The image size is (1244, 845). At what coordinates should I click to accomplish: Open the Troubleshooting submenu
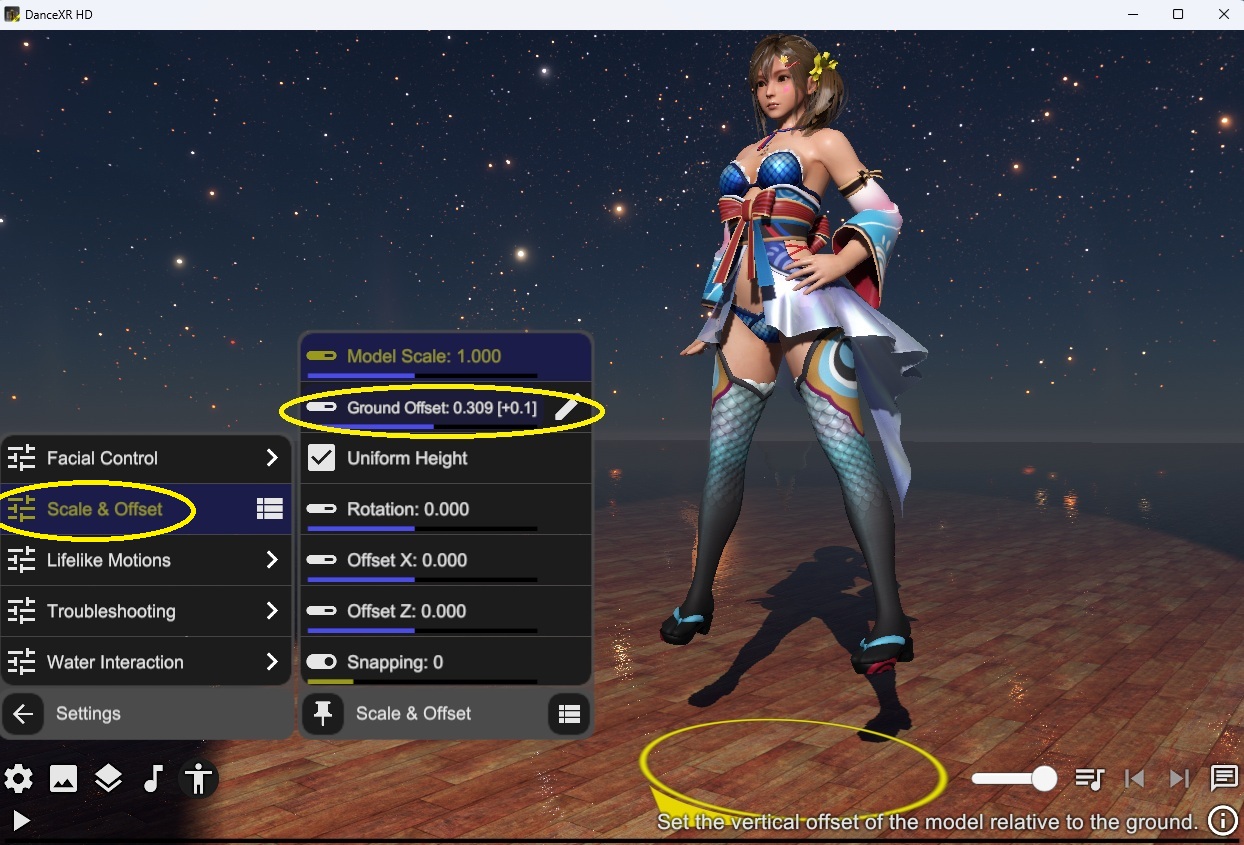click(145, 611)
